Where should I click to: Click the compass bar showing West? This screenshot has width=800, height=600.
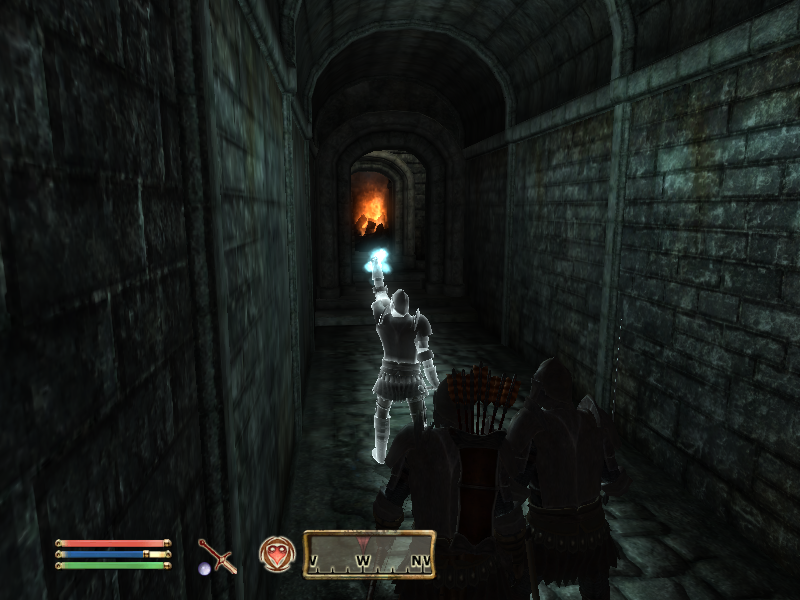(369, 555)
